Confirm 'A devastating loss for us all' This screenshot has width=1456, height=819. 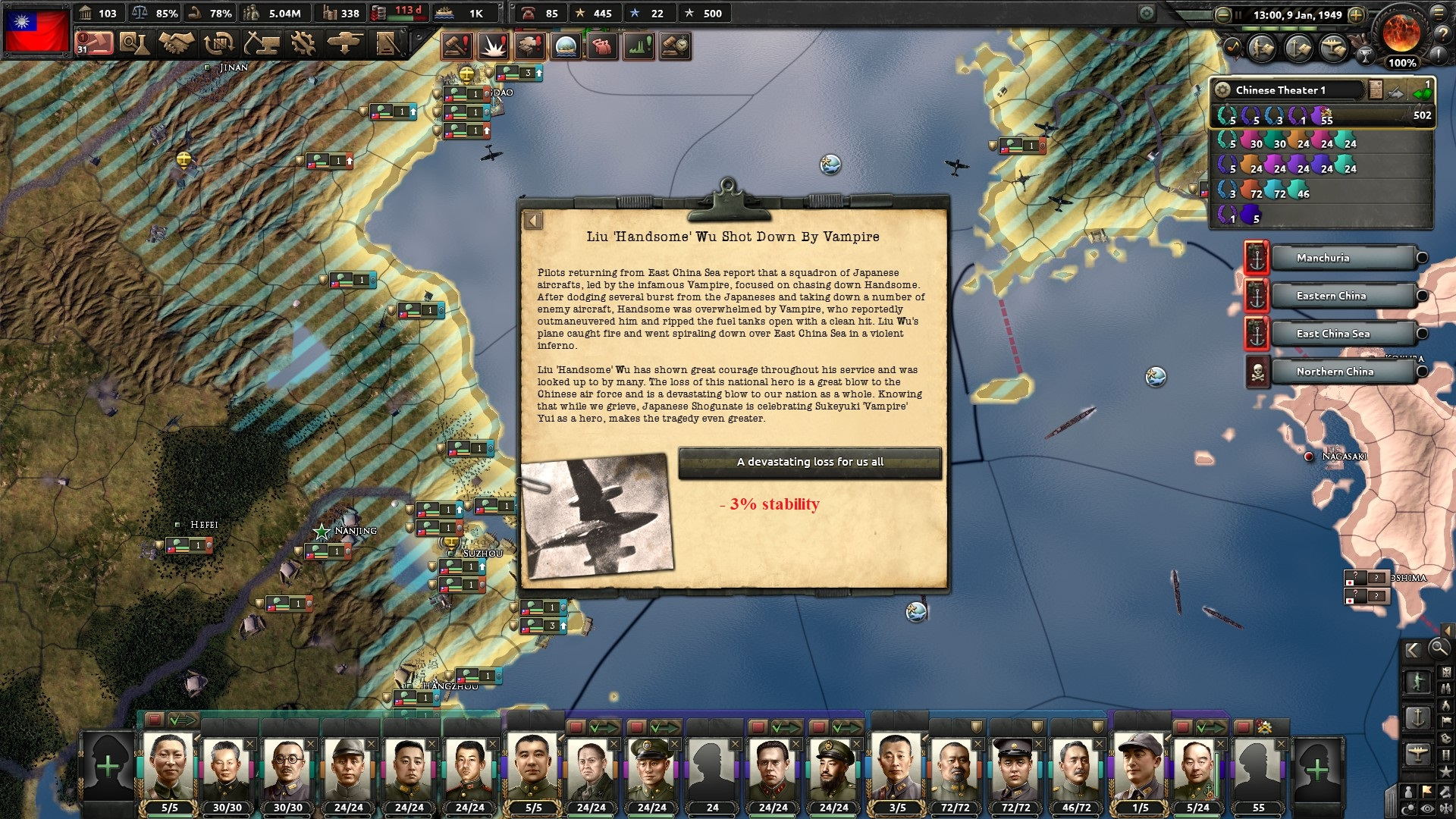810,462
